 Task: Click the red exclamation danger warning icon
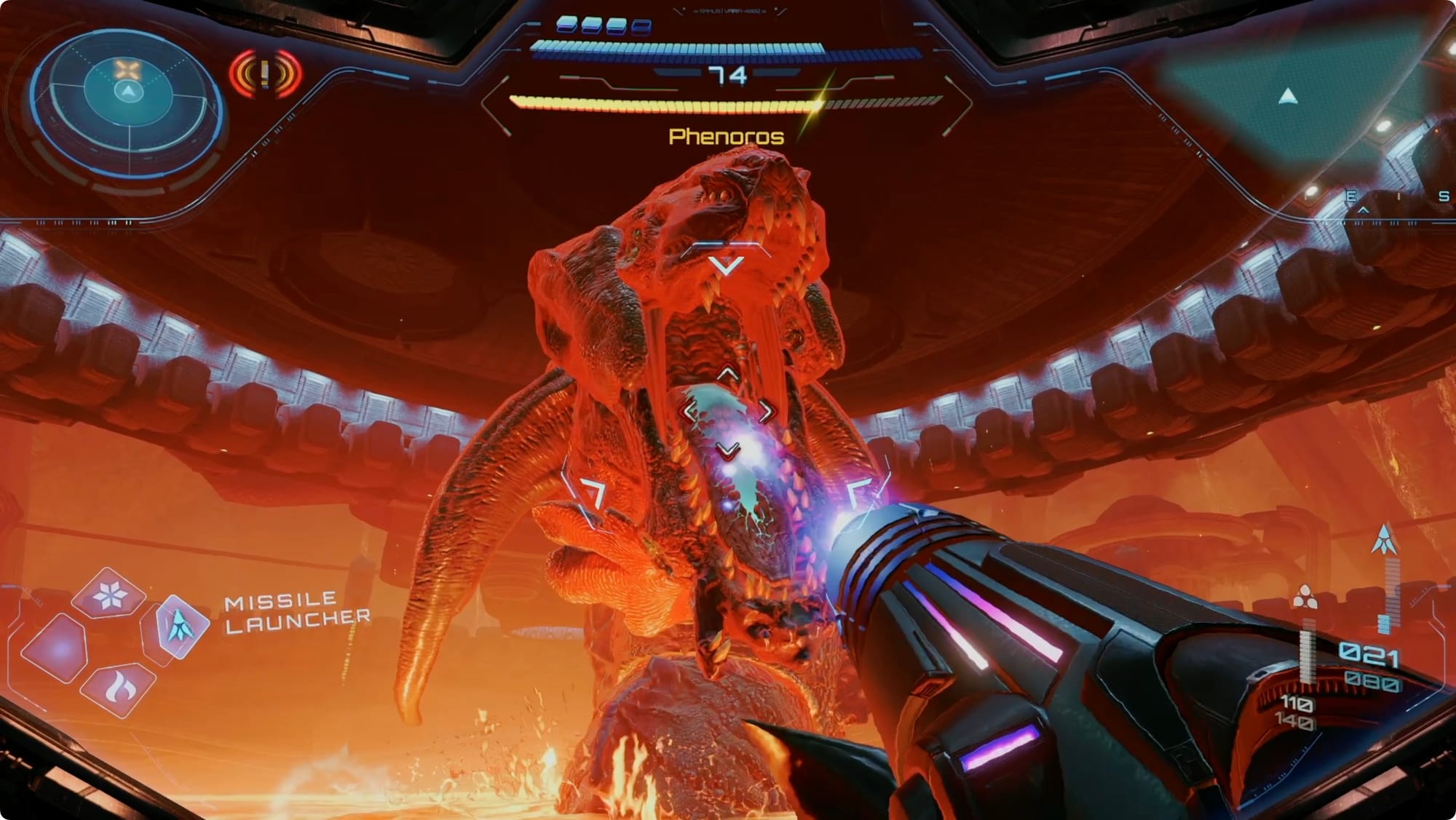tap(265, 73)
